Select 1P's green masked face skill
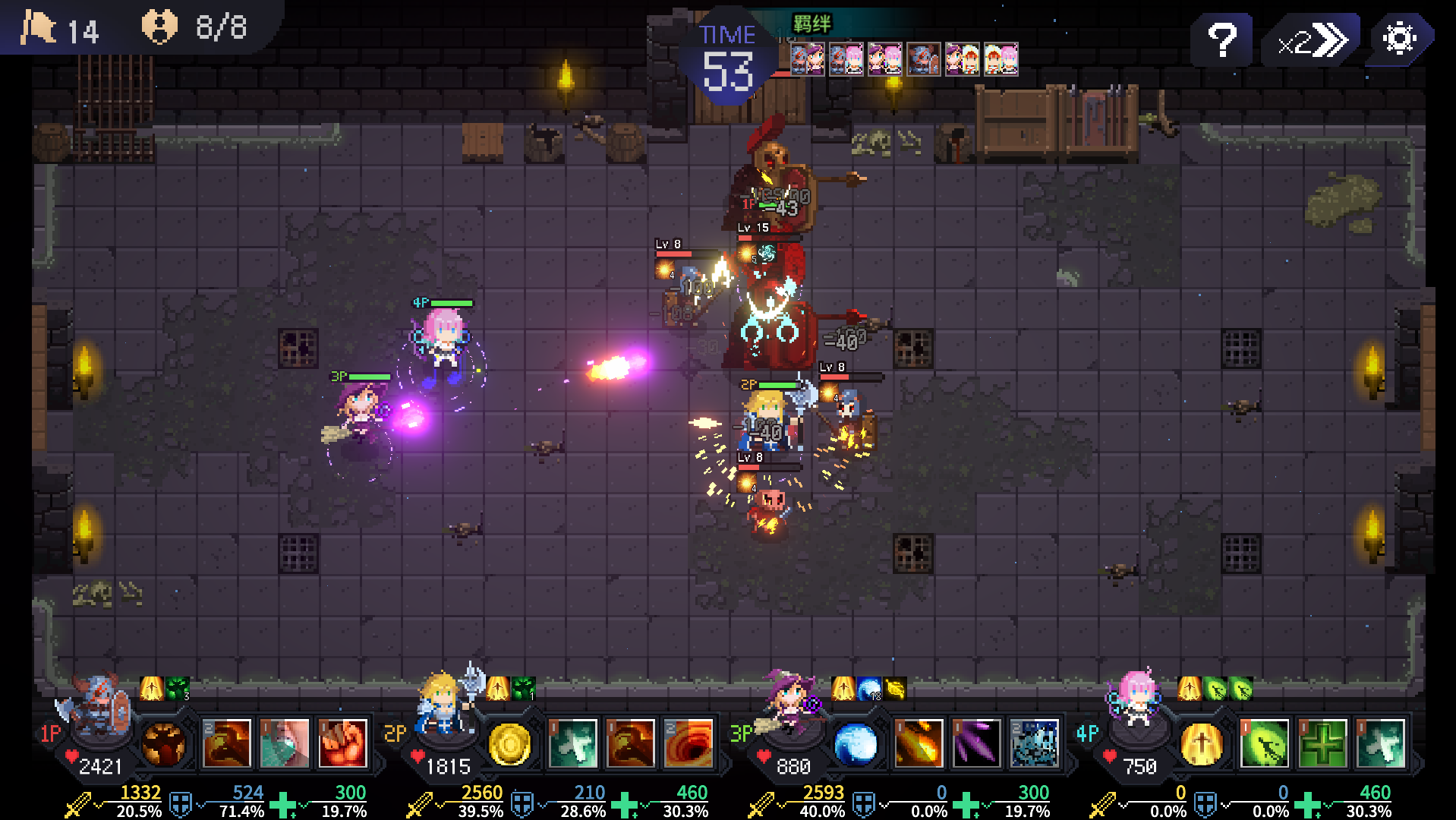Viewport: 1456px width, 820px height. click(x=285, y=743)
